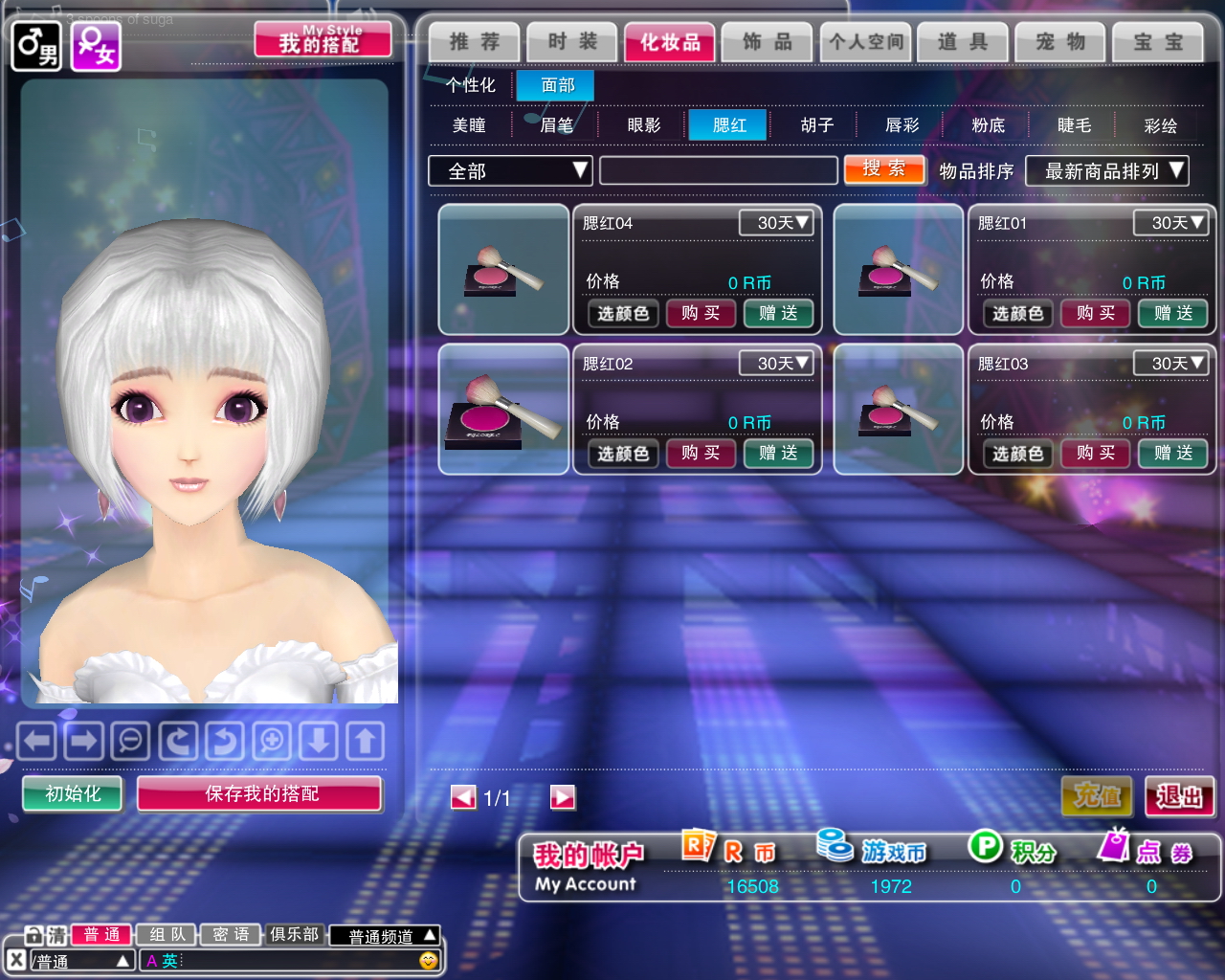
Task: Click the orange 搜索 search button
Action: coord(884,169)
